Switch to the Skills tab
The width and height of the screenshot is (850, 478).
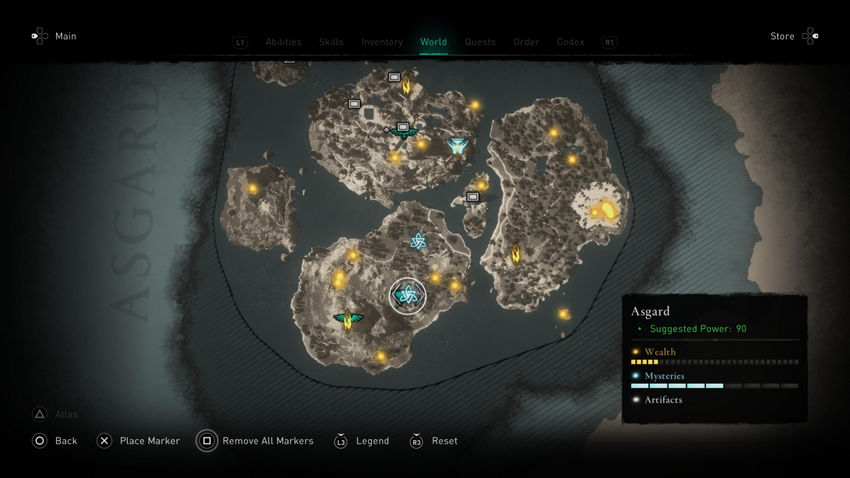331,42
